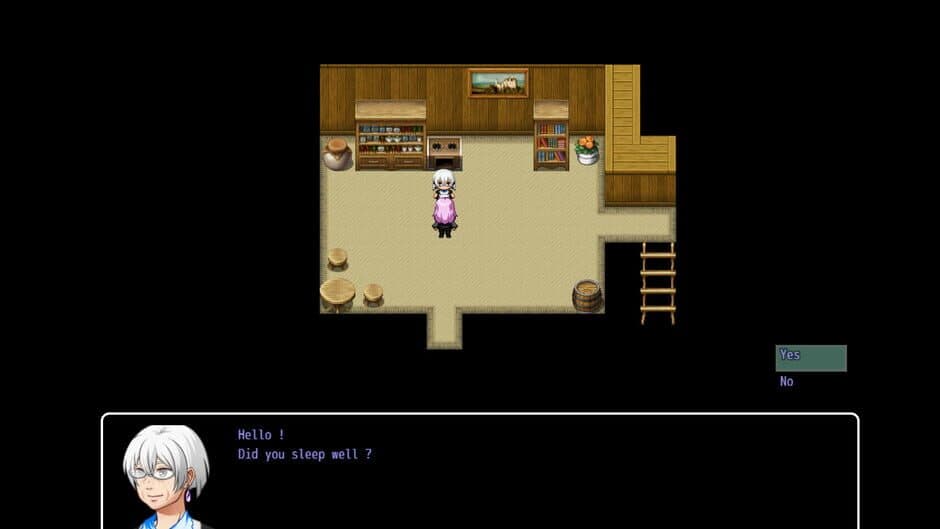Choose the Yes reply option
This screenshot has width=940, height=529.
click(x=810, y=357)
